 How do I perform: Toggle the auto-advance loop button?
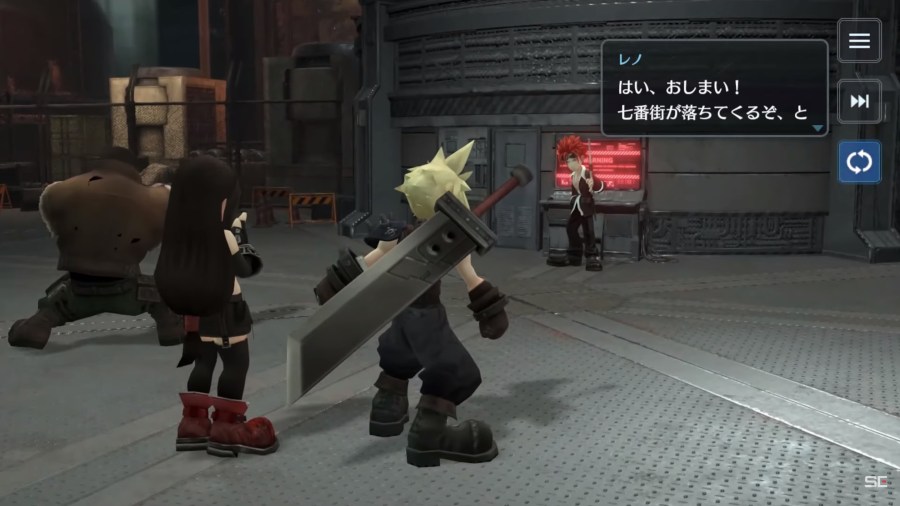pos(859,162)
